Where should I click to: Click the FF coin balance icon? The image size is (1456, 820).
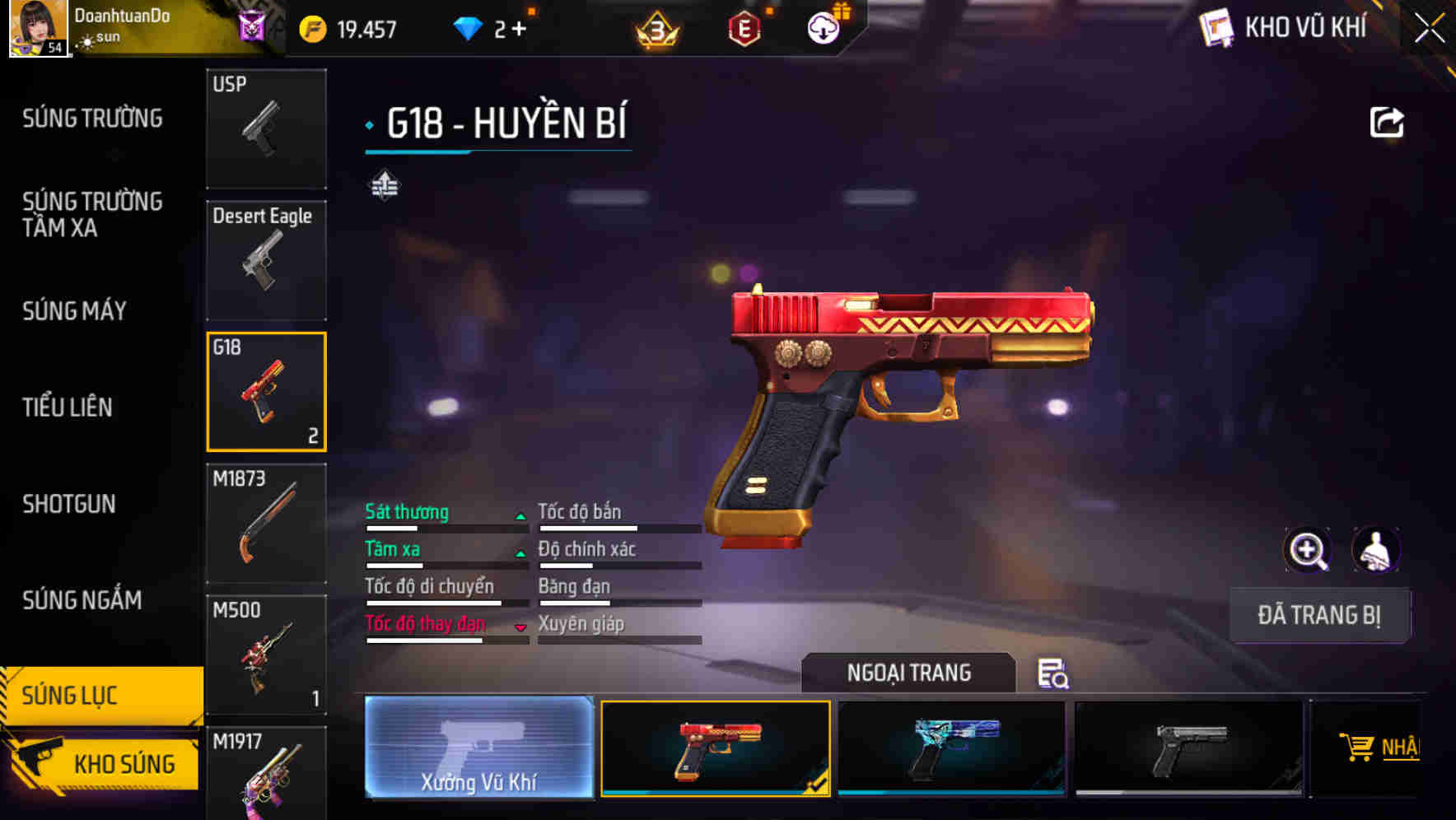pos(311,27)
